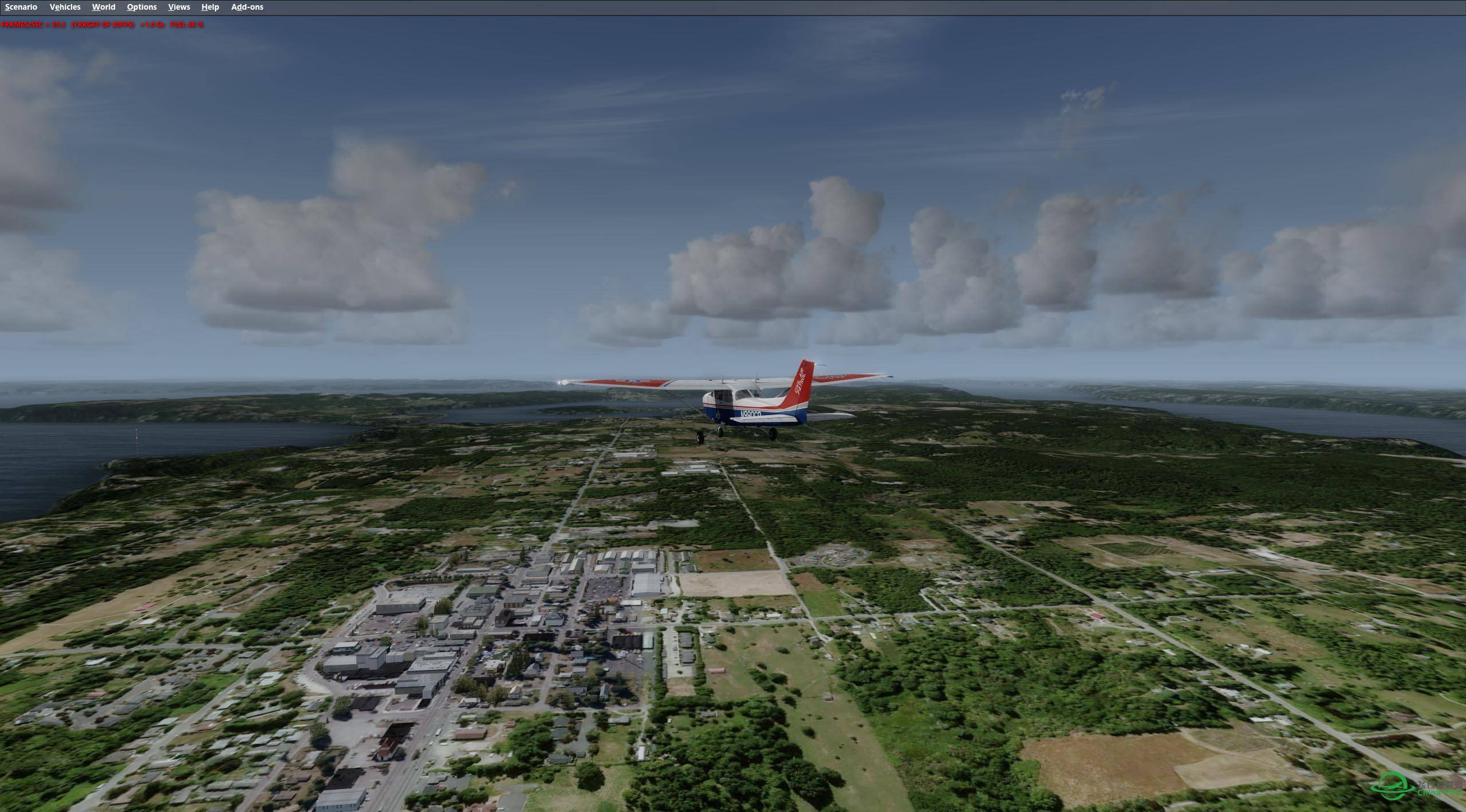Viewport: 1466px width, 812px height.
Task: Expand the Add-ons menu
Action: coord(247,7)
